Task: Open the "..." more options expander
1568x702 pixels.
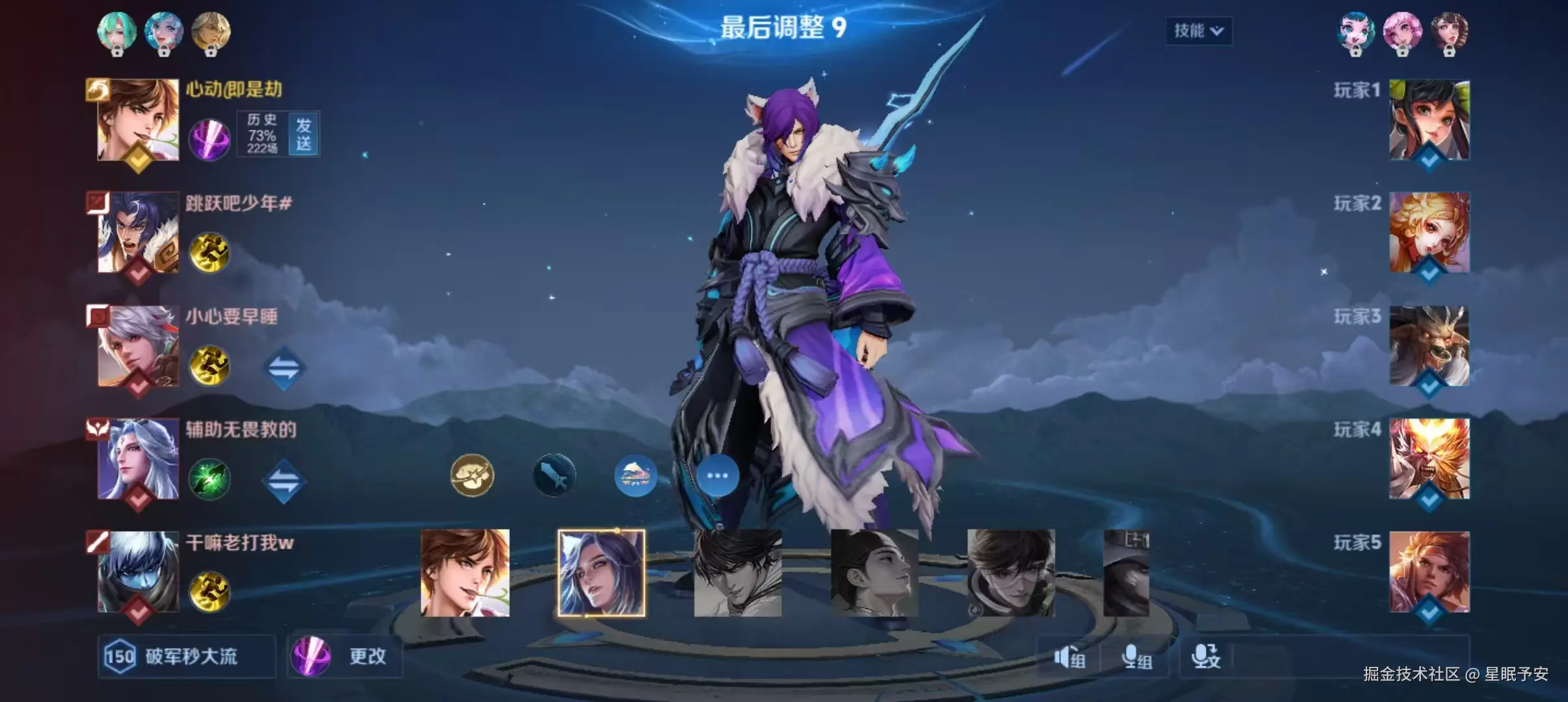Action: pos(718,475)
